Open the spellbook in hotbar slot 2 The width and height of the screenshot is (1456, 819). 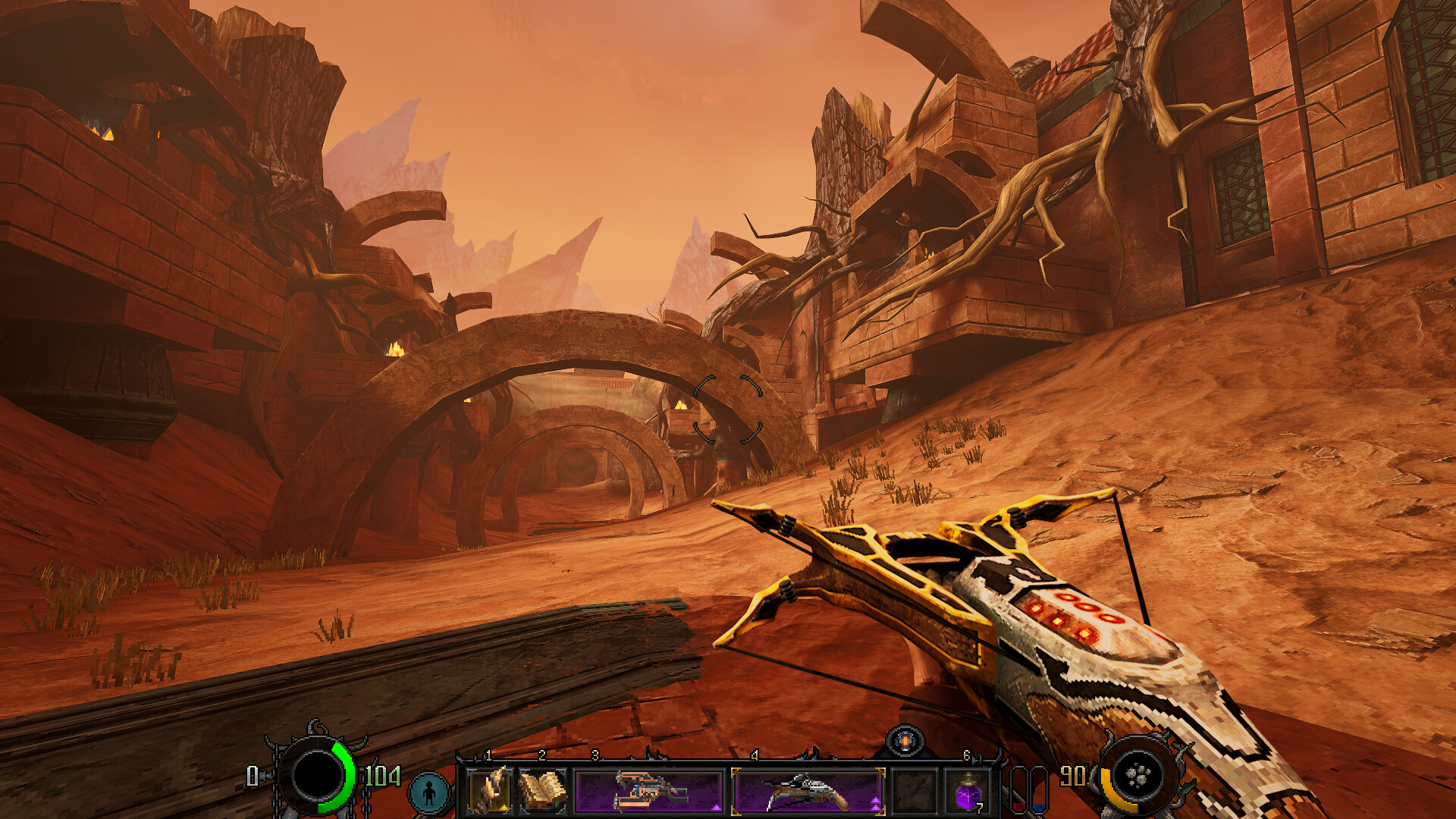point(544,789)
